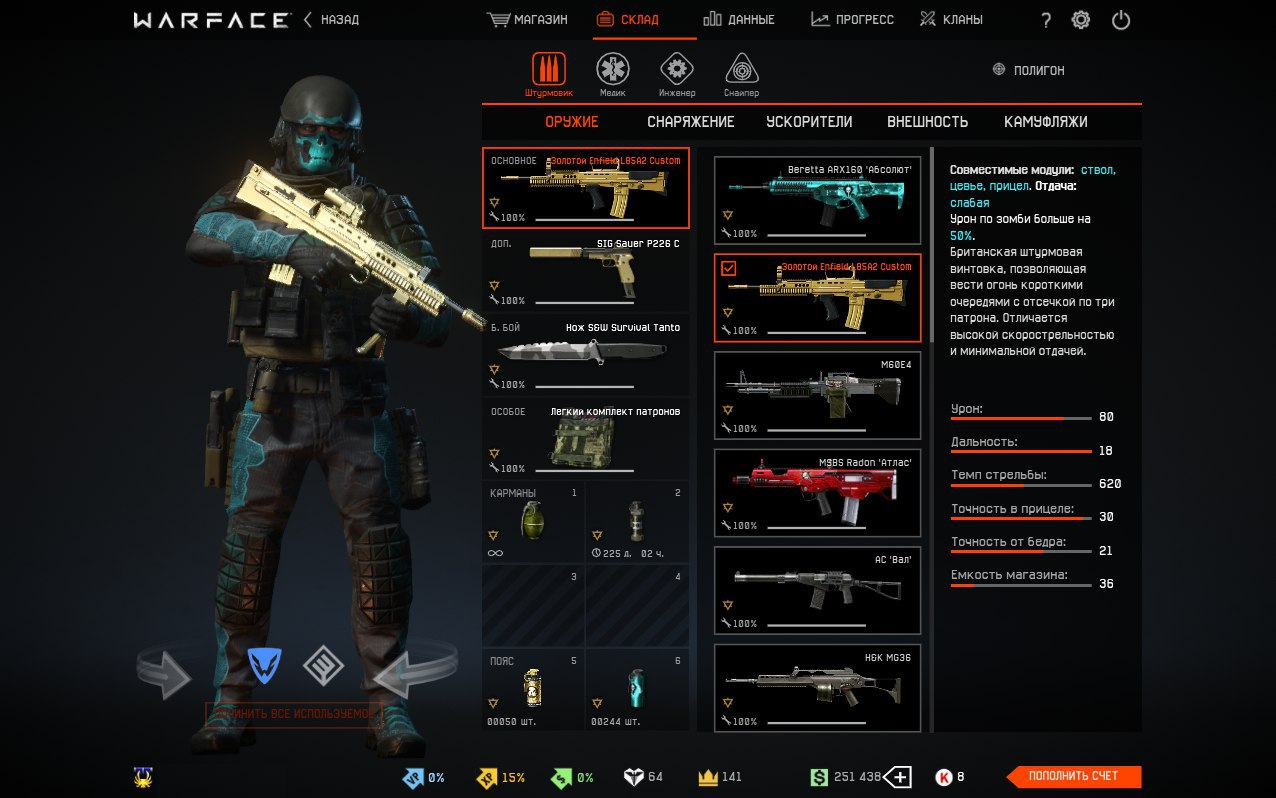The height and width of the screenshot is (798, 1276).
Task: Open the Прогресс menu
Action: pos(852,20)
